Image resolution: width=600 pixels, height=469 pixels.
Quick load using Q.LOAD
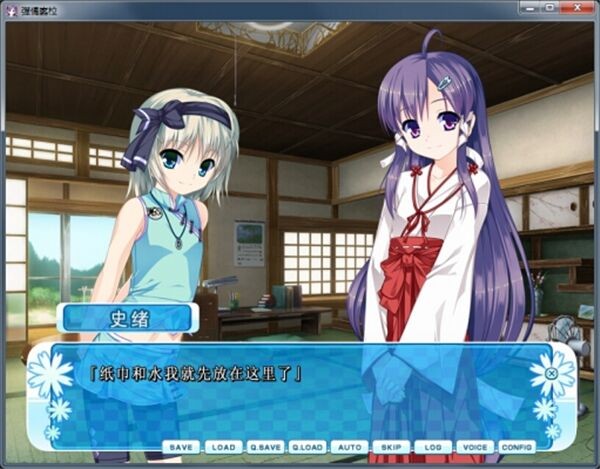(x=308, y=447)
